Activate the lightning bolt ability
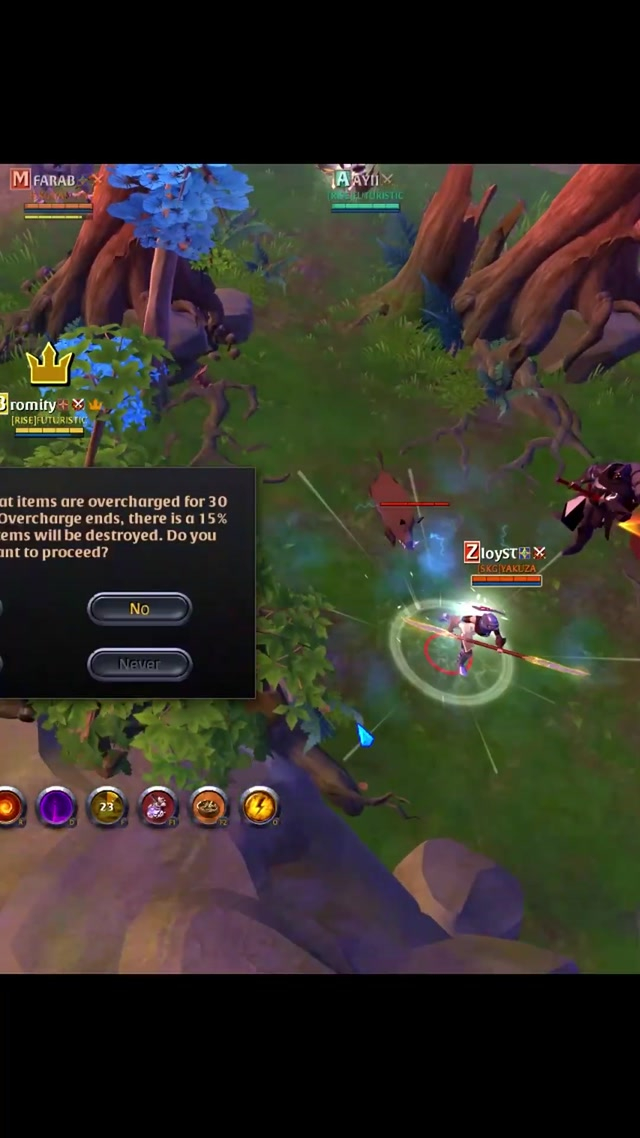Screen dimensions: 640x1138 click(260, 806)
